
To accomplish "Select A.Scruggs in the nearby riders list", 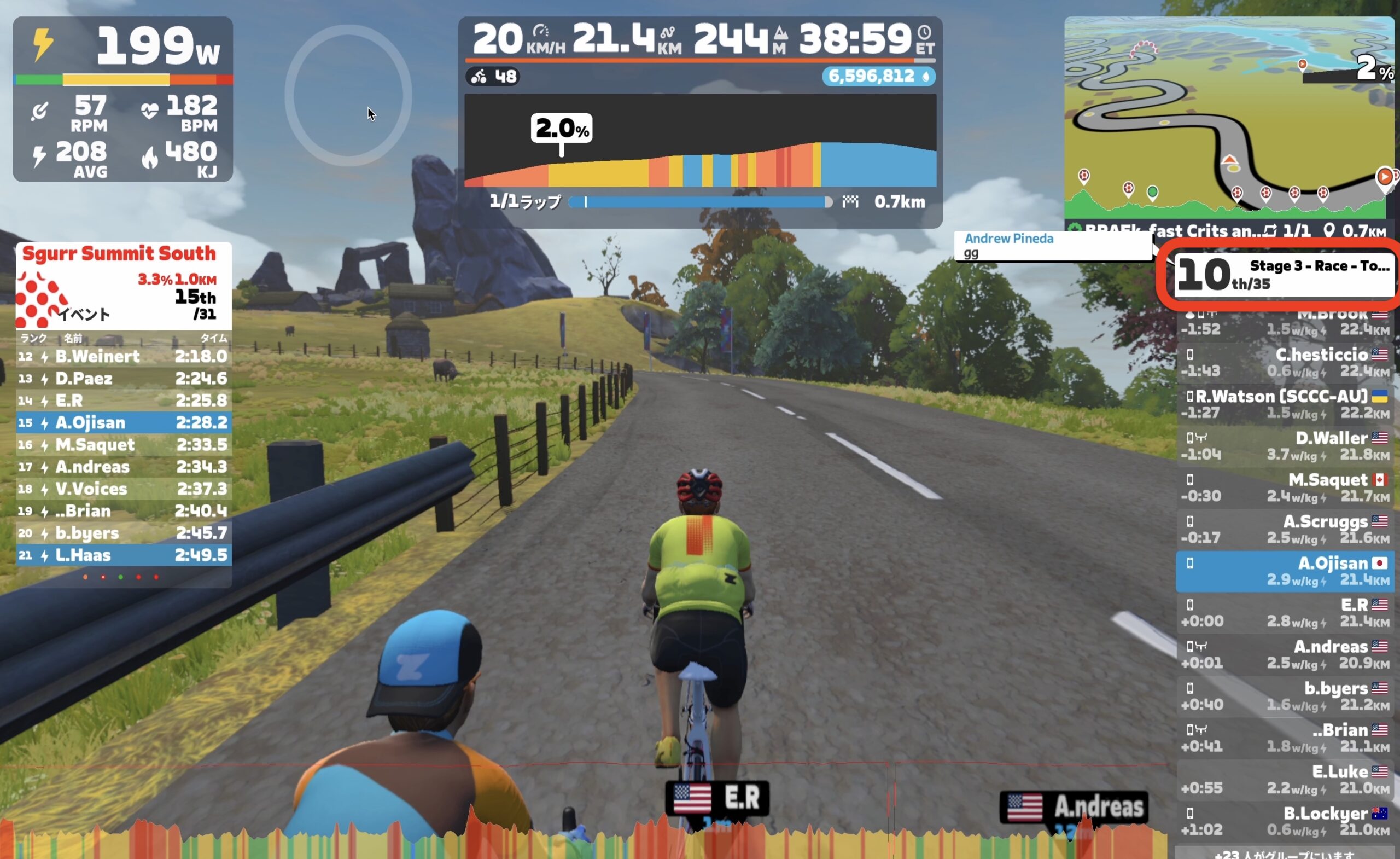I will [1284, 529].
